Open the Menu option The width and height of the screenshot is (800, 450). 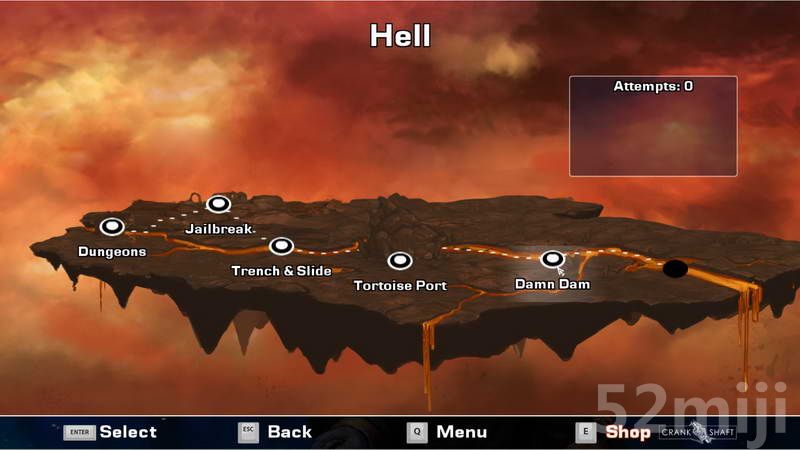[x=461, y=432]
